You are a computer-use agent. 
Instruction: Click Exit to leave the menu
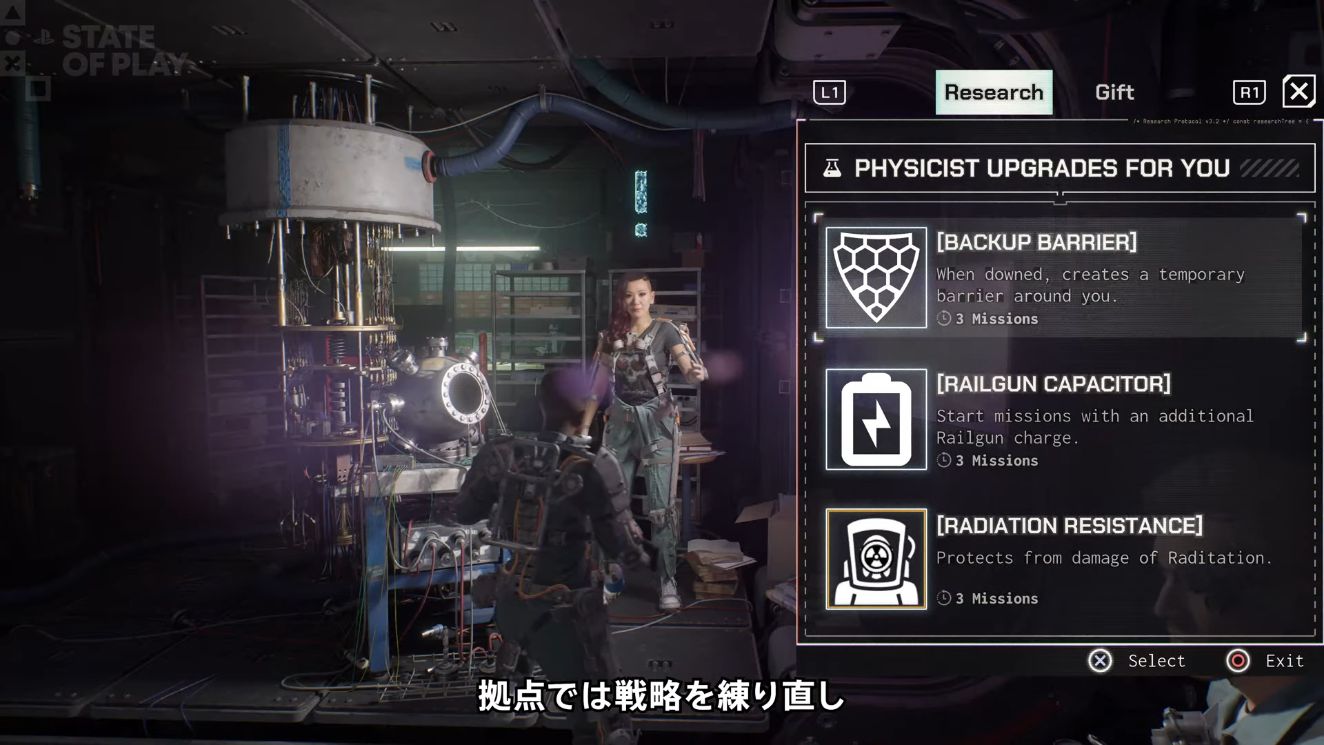1283,661
